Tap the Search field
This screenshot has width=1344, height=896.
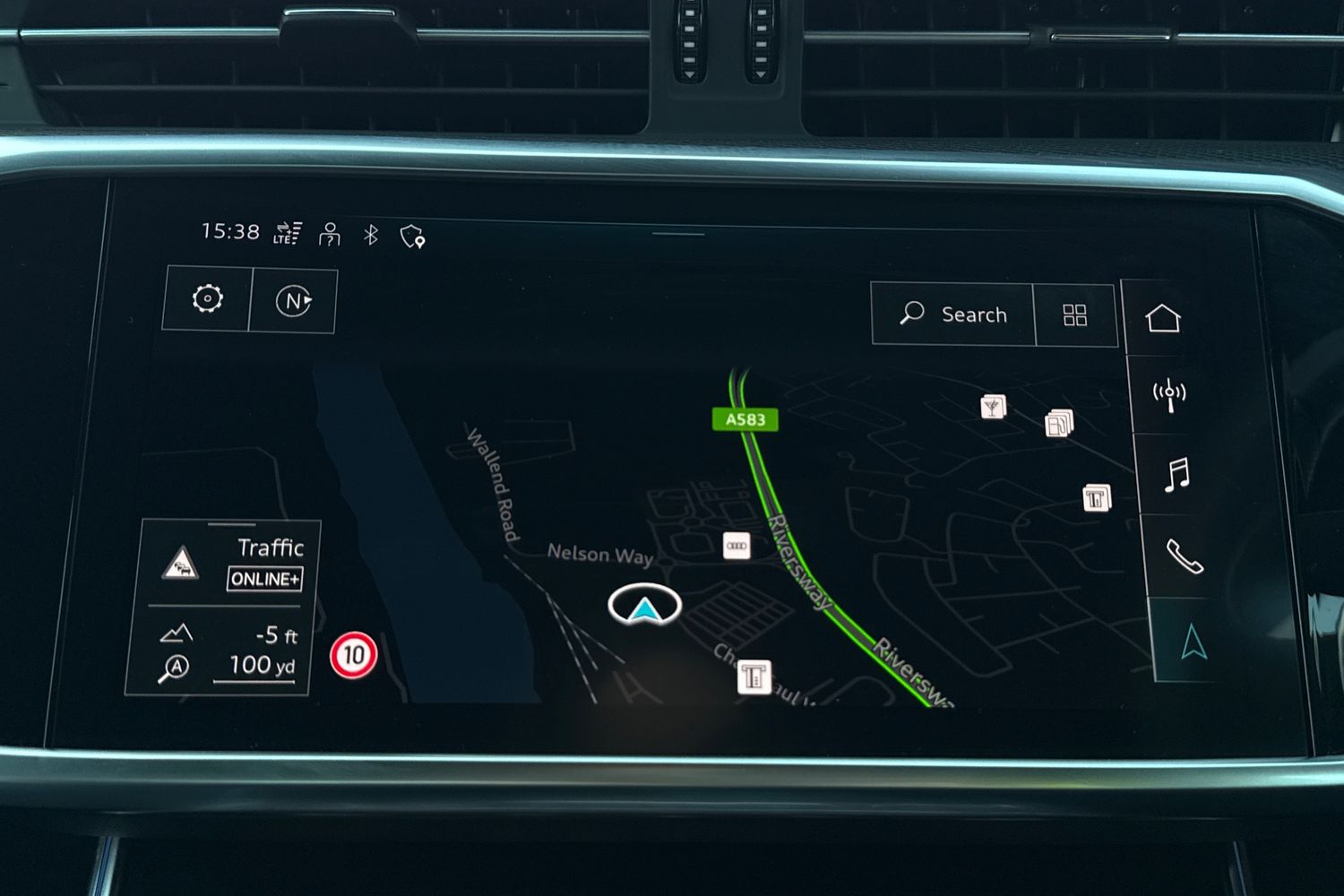click(953, 314)
